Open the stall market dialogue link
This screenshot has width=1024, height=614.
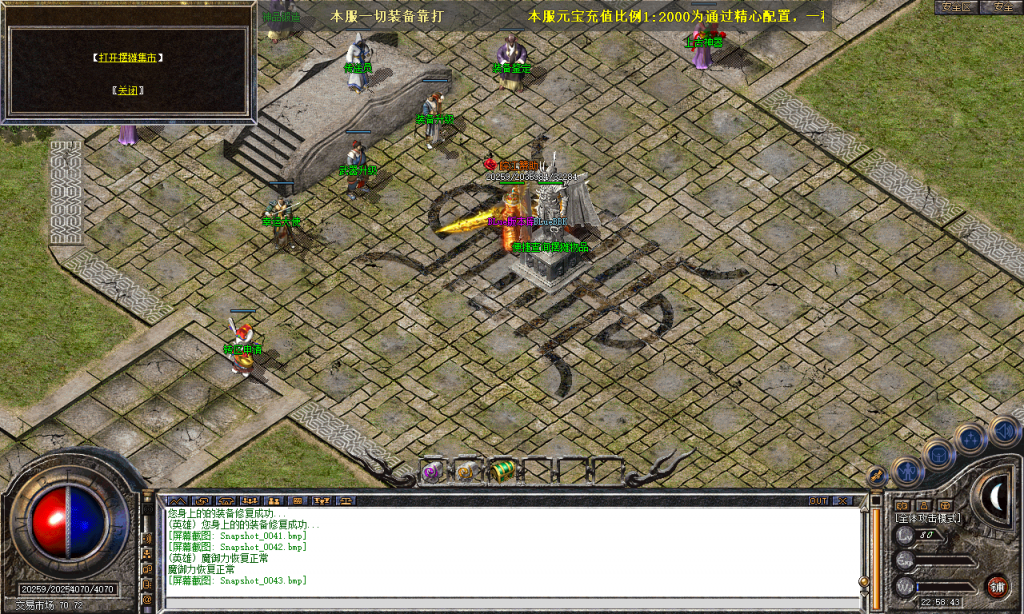(x=128, y=58)
